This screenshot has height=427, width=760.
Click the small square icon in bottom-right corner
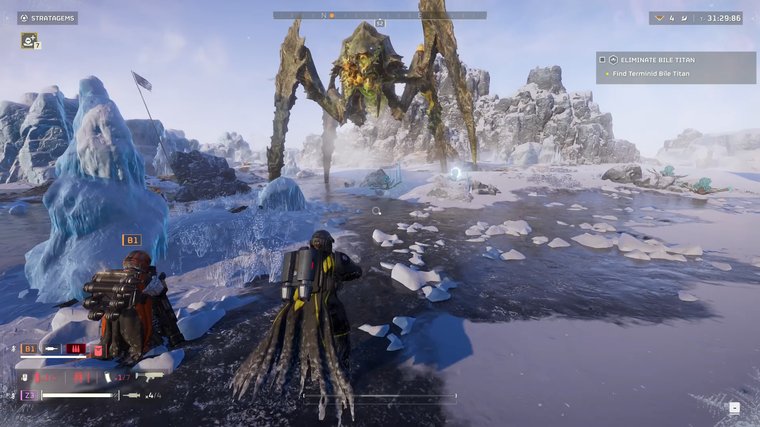click(x=735, y=407)
